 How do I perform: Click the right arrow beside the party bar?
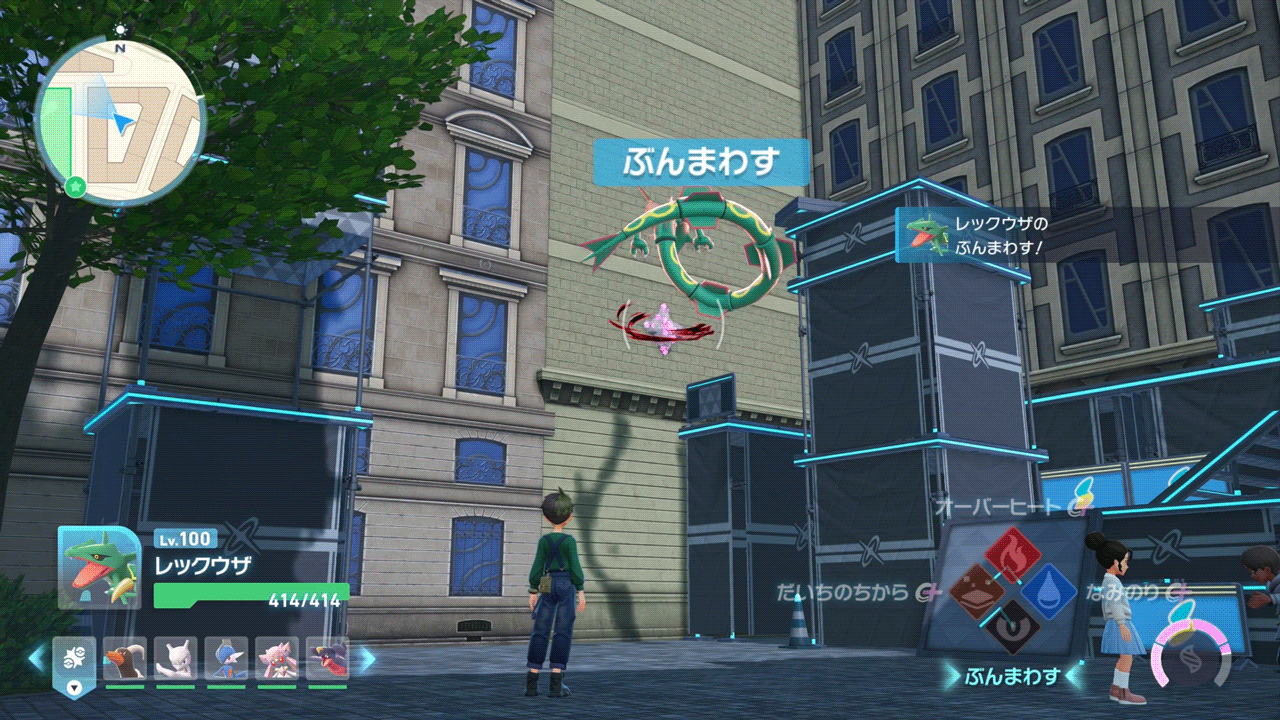click(366, 658)
